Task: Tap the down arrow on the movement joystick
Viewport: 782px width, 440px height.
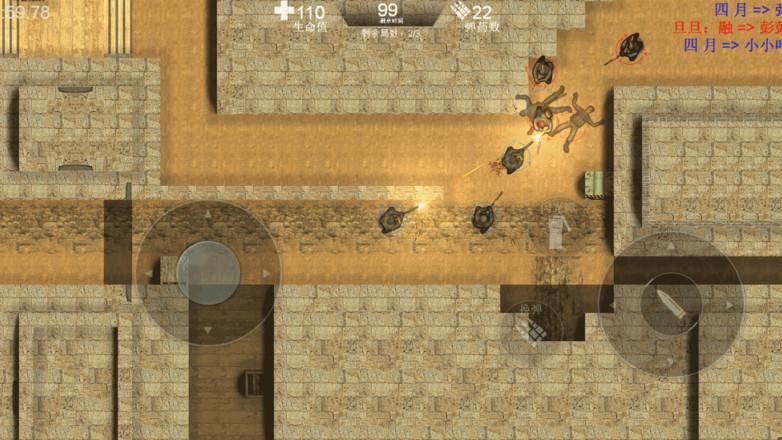Action: coord(208,329)
